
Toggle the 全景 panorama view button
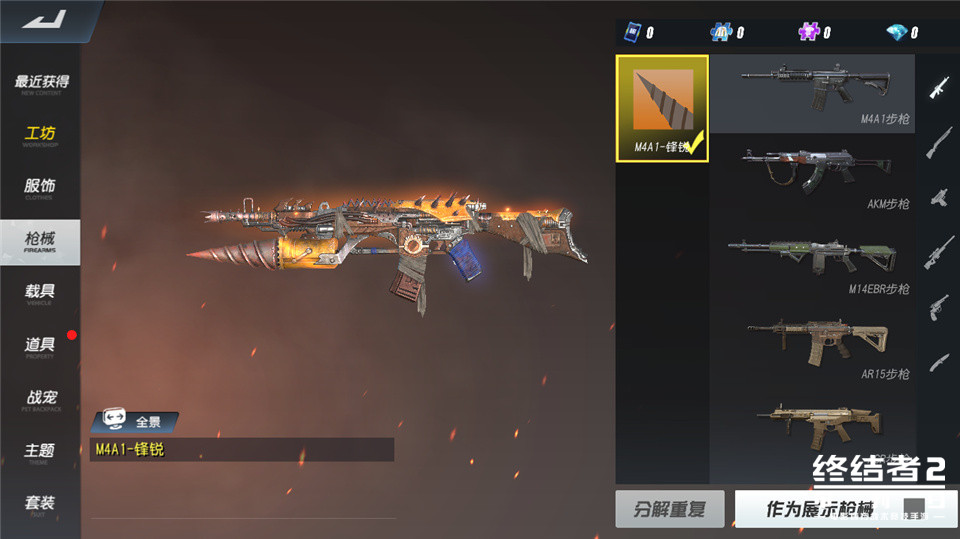[135, 421]
